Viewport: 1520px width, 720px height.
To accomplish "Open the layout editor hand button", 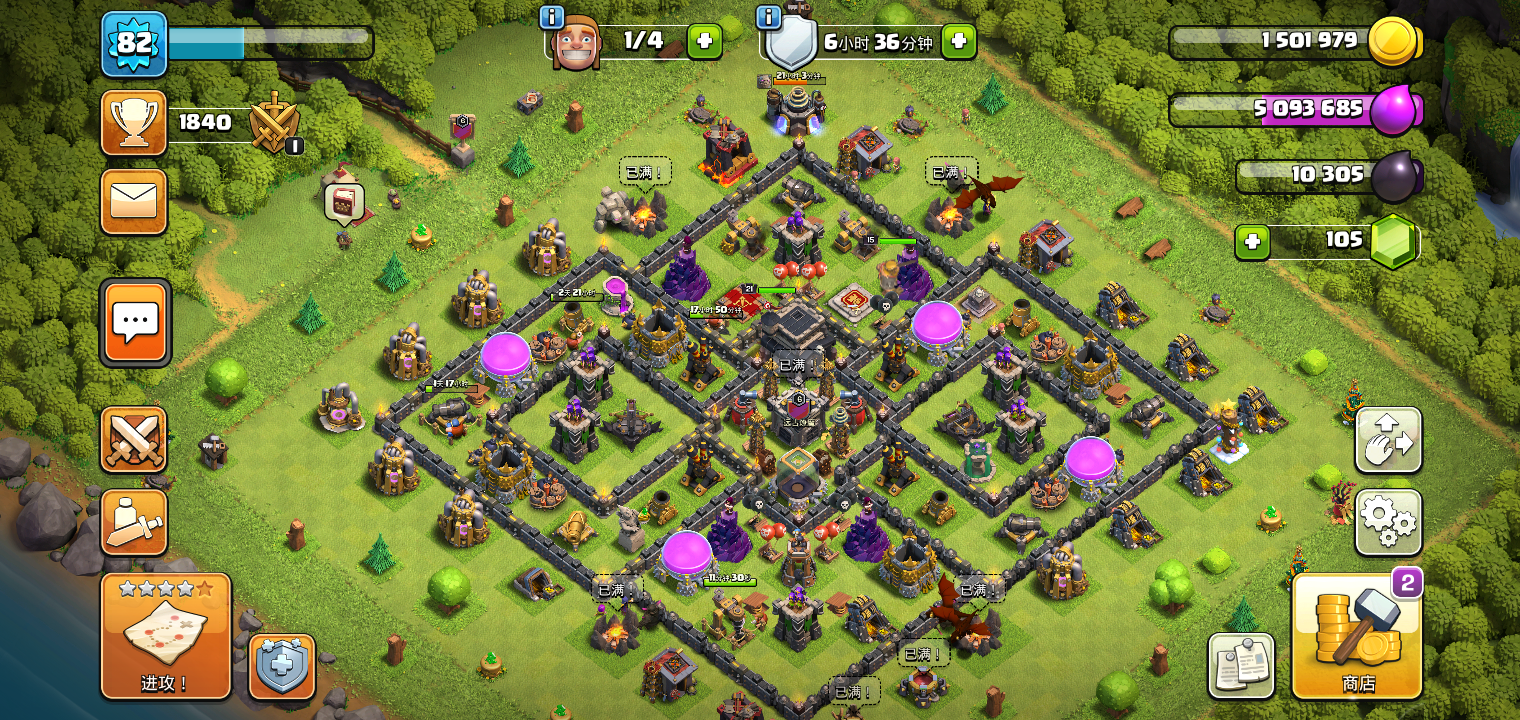I will point(1388,439).
